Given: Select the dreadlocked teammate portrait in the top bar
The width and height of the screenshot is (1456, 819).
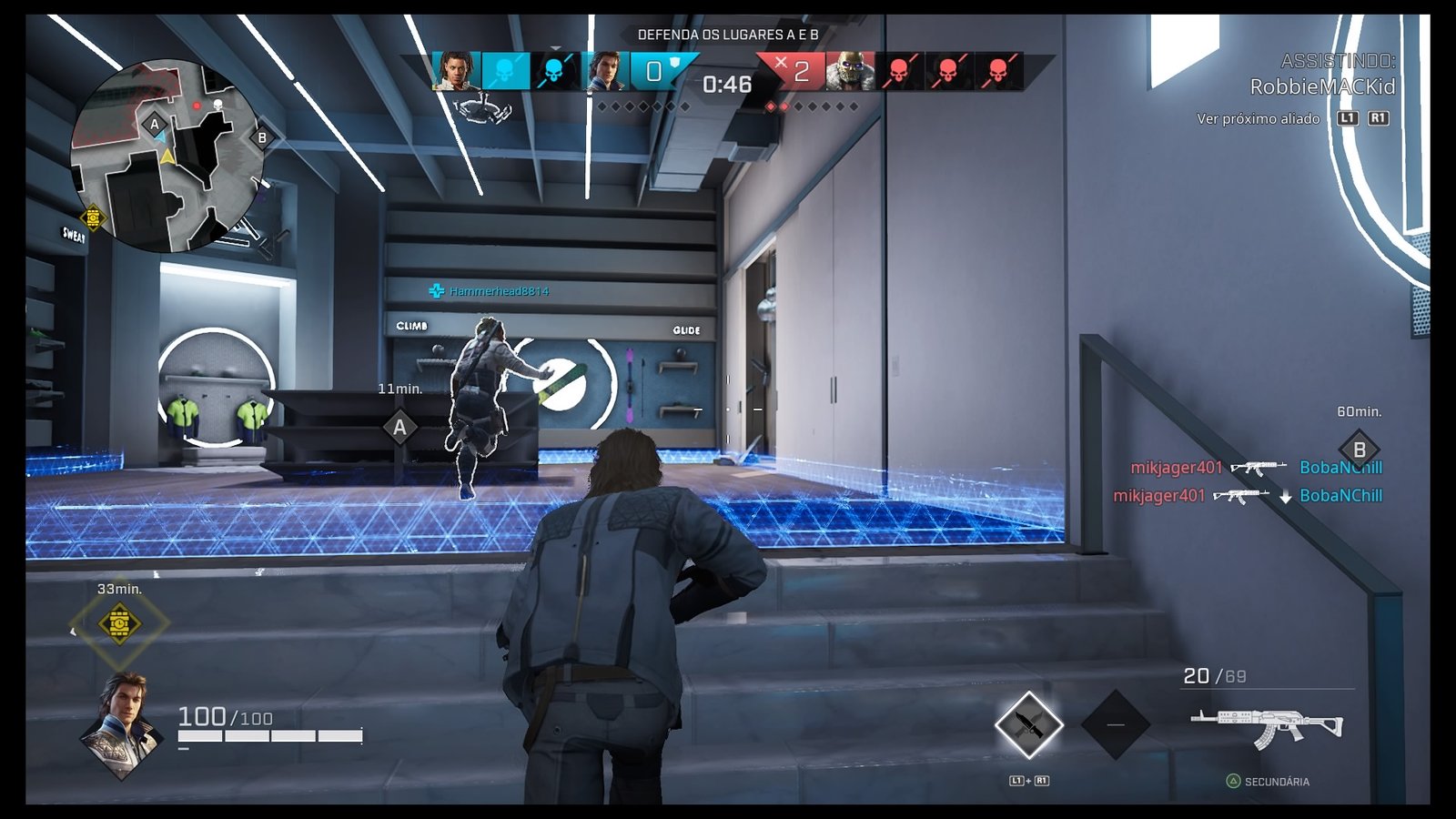Looking at the screenshot, I should [455, 71].
